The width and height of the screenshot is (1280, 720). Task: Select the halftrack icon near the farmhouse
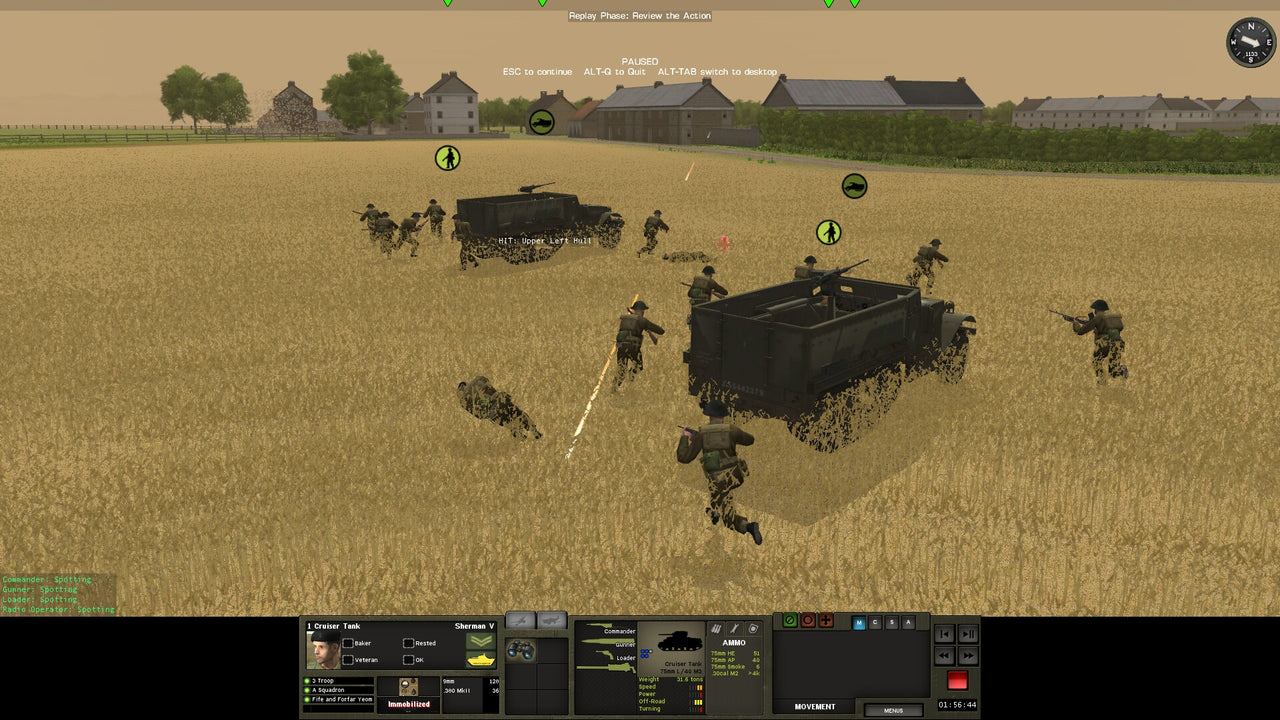click(x=540, y=120)
